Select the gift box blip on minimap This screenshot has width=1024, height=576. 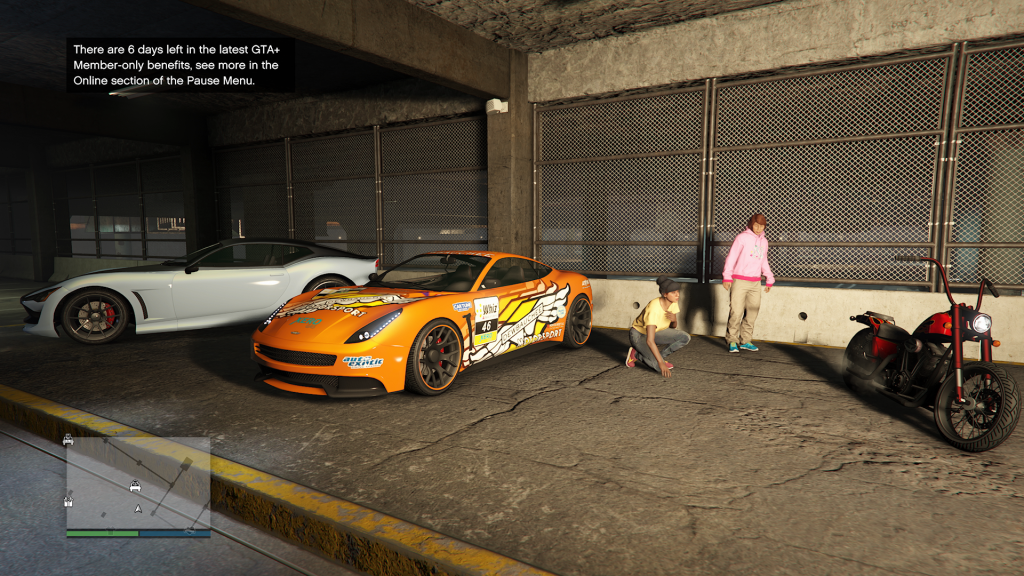click(68, 501)
